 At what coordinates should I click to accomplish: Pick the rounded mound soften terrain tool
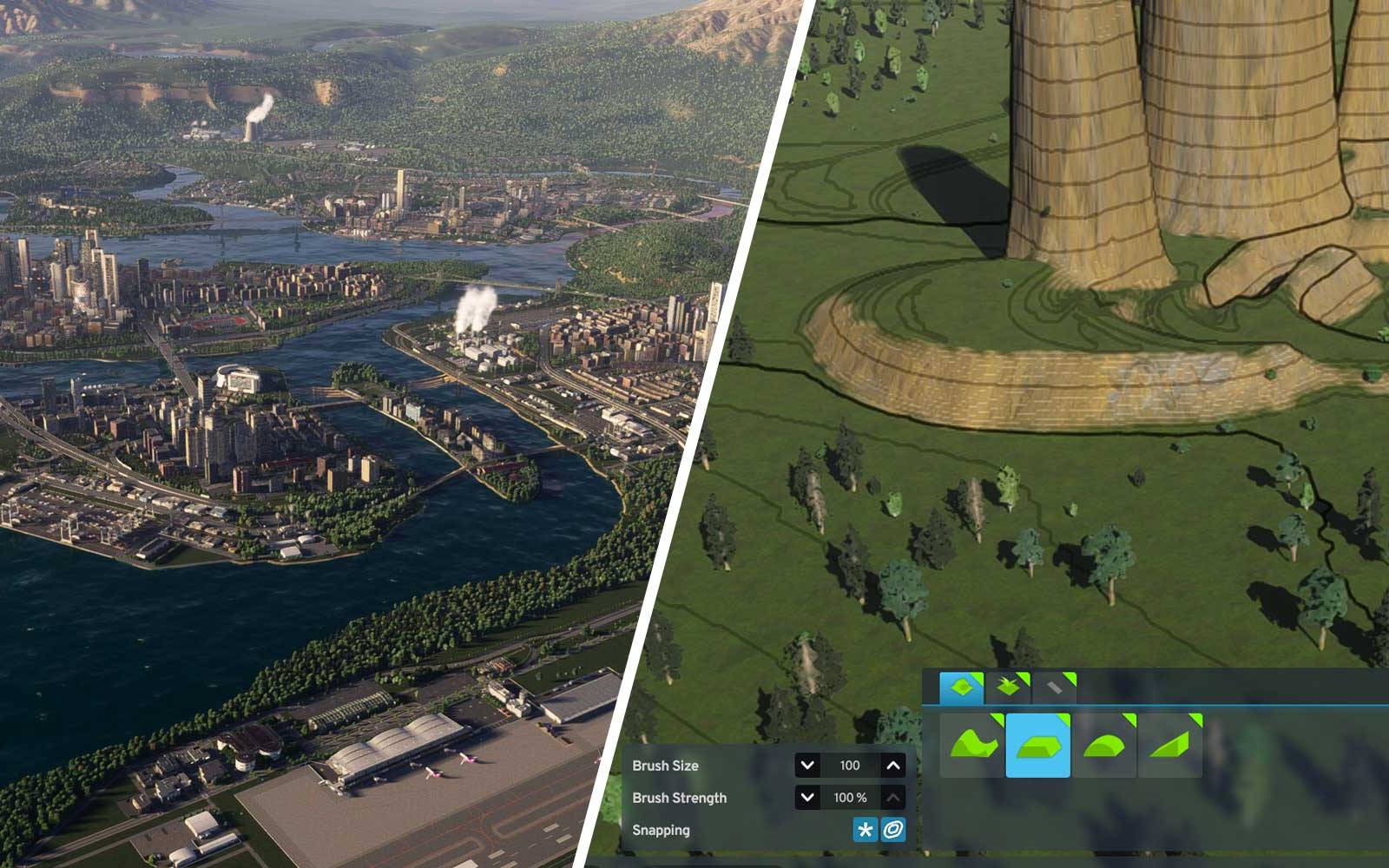pyautogui.click(x=1104, y=745)
